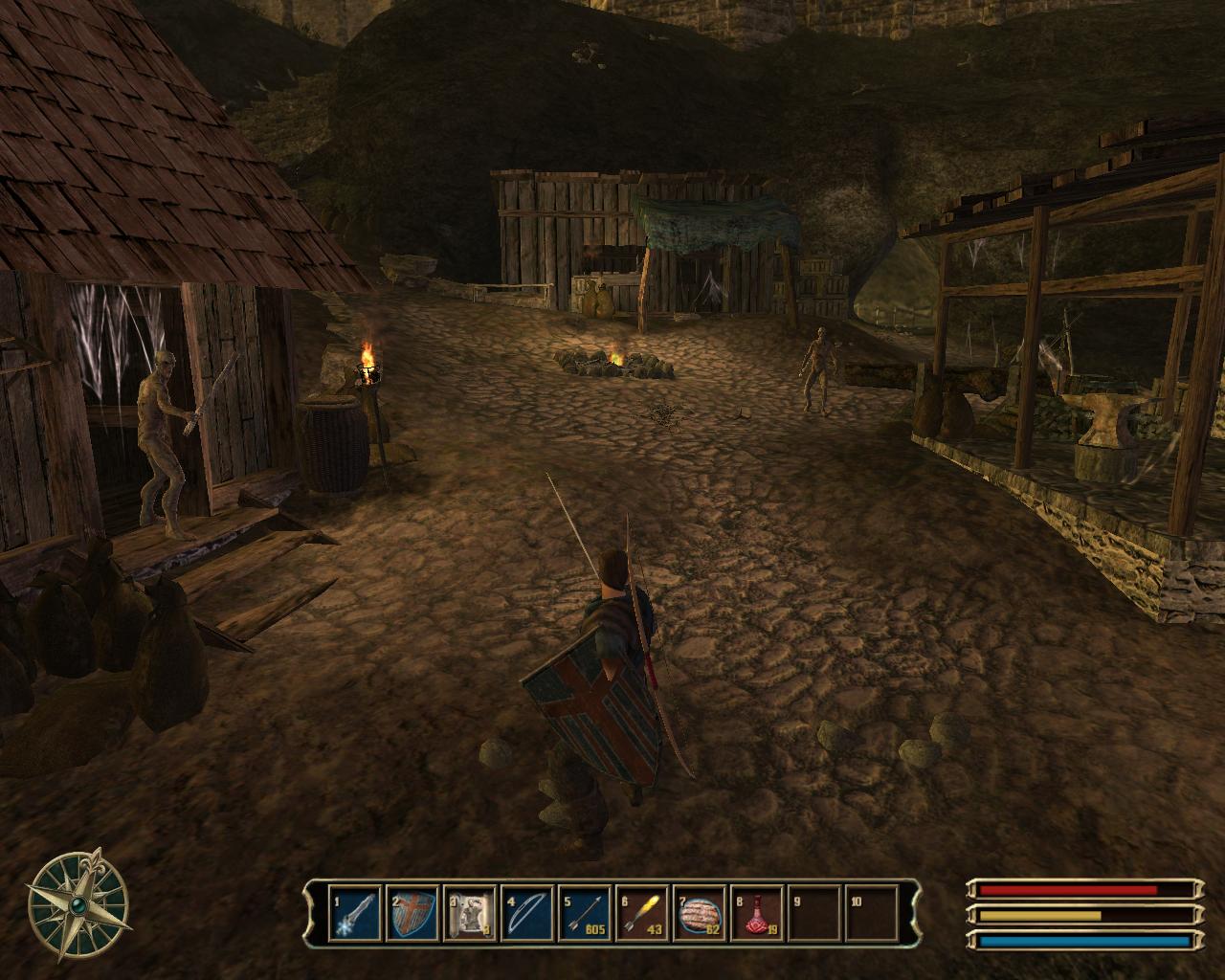Select the sword in hotbar slot 1
The width and height of the screenshot is (1225, 980).
point(355,913)
